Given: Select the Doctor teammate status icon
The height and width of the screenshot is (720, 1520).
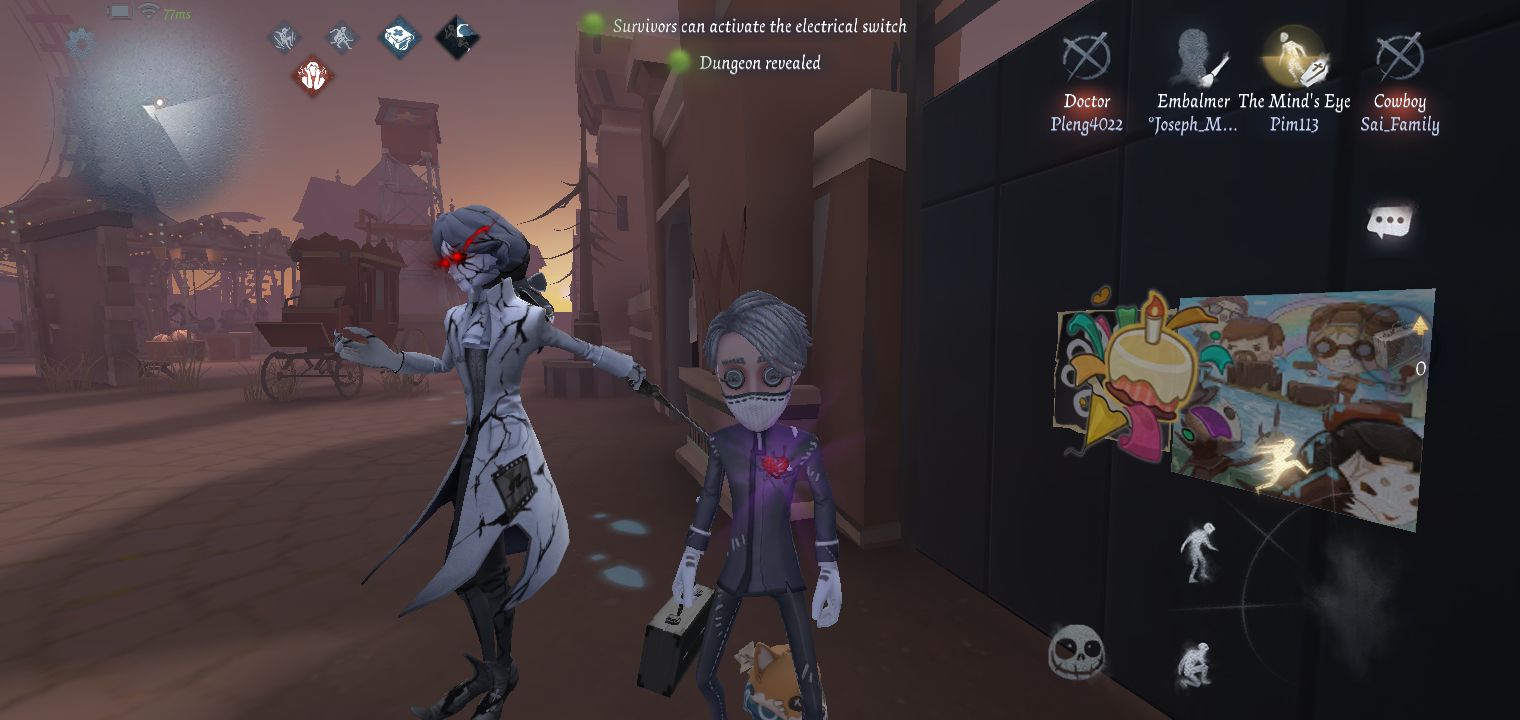Looking at the screenshot, I should point(1086,57).
